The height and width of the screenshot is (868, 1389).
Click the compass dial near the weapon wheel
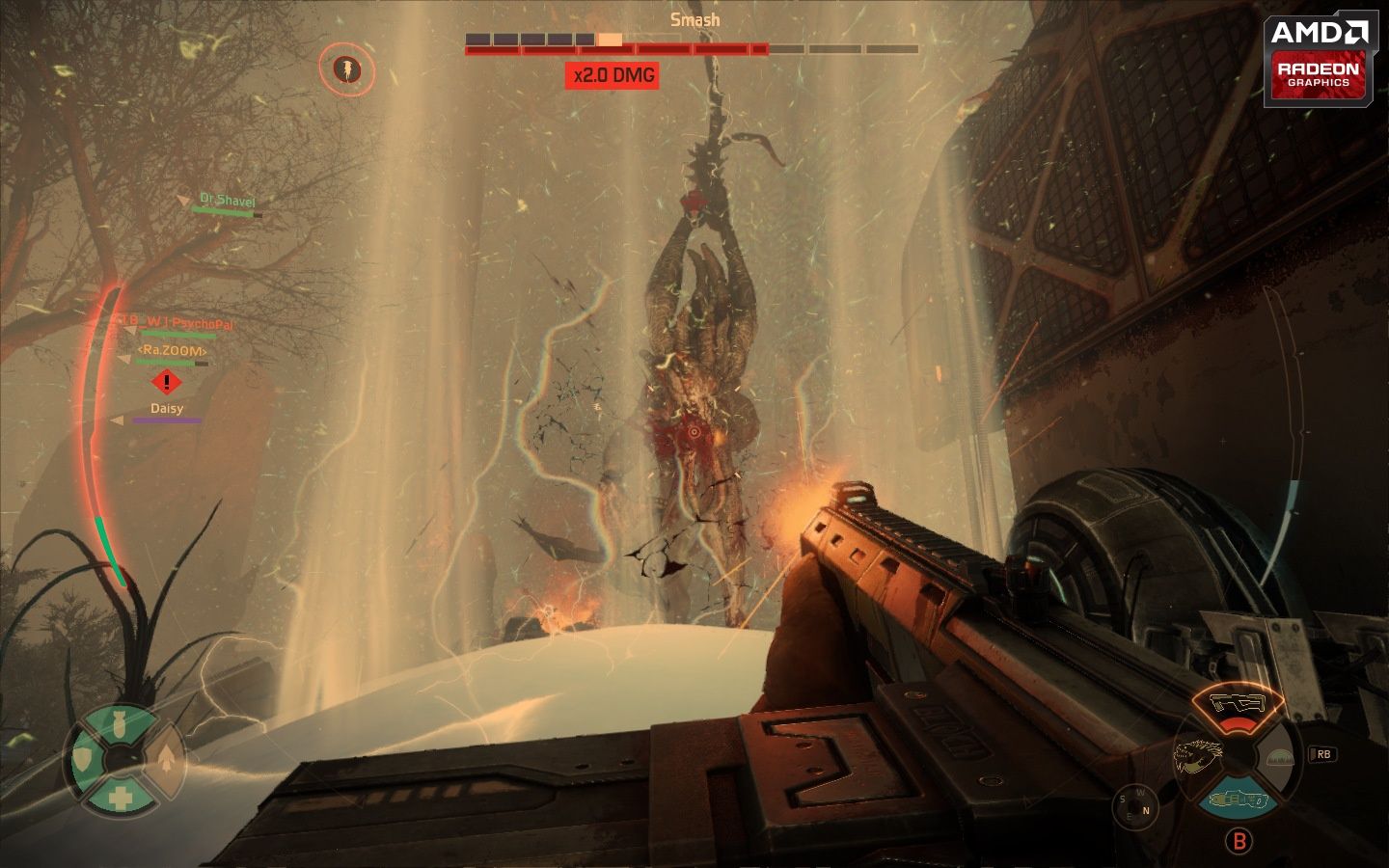pos(1135,804)
